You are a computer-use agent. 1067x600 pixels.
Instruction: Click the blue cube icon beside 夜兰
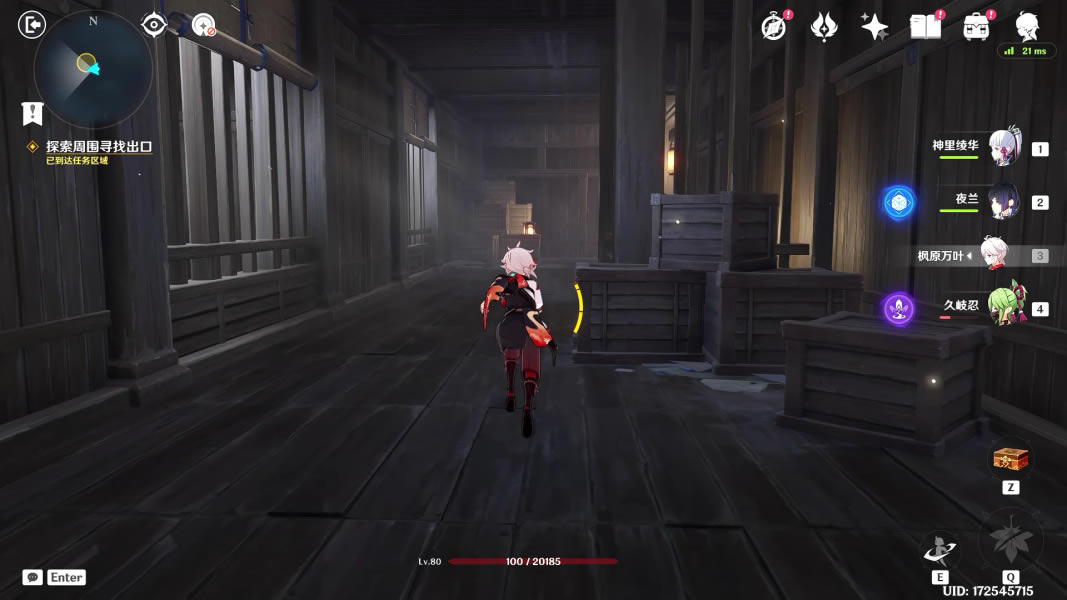click(x=898, y=202)
